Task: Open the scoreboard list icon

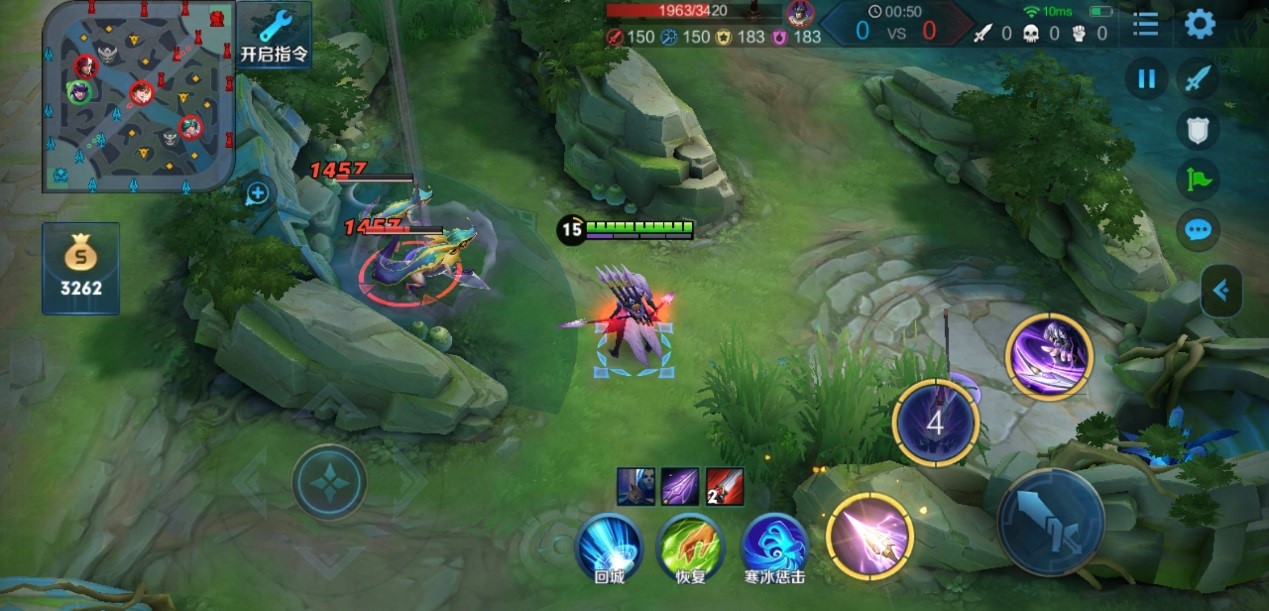Action: click(x=1146, y=24)
